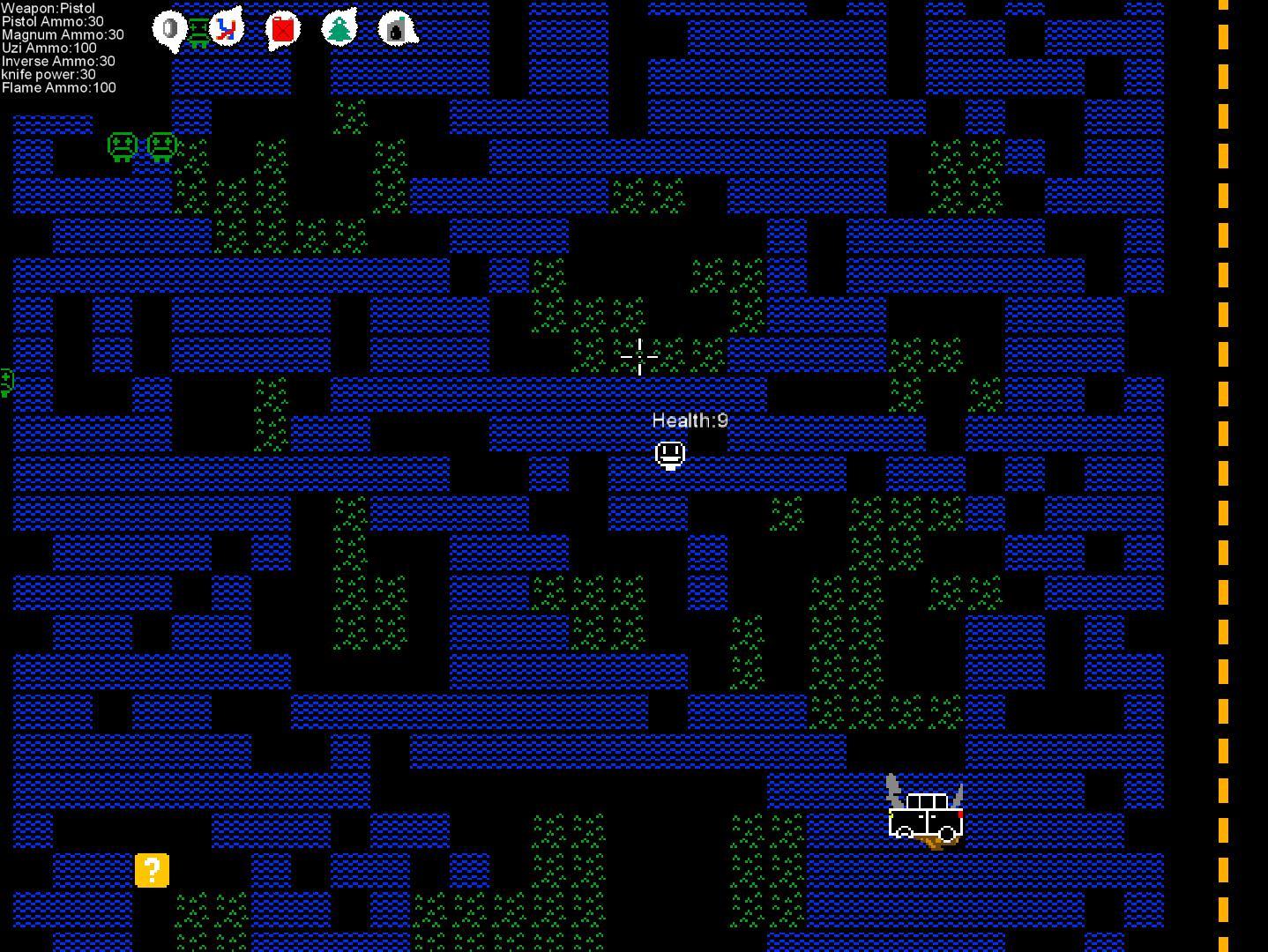Select the rightmost green turtle enemy
1268x952 pixels.
tap(161, 147)
